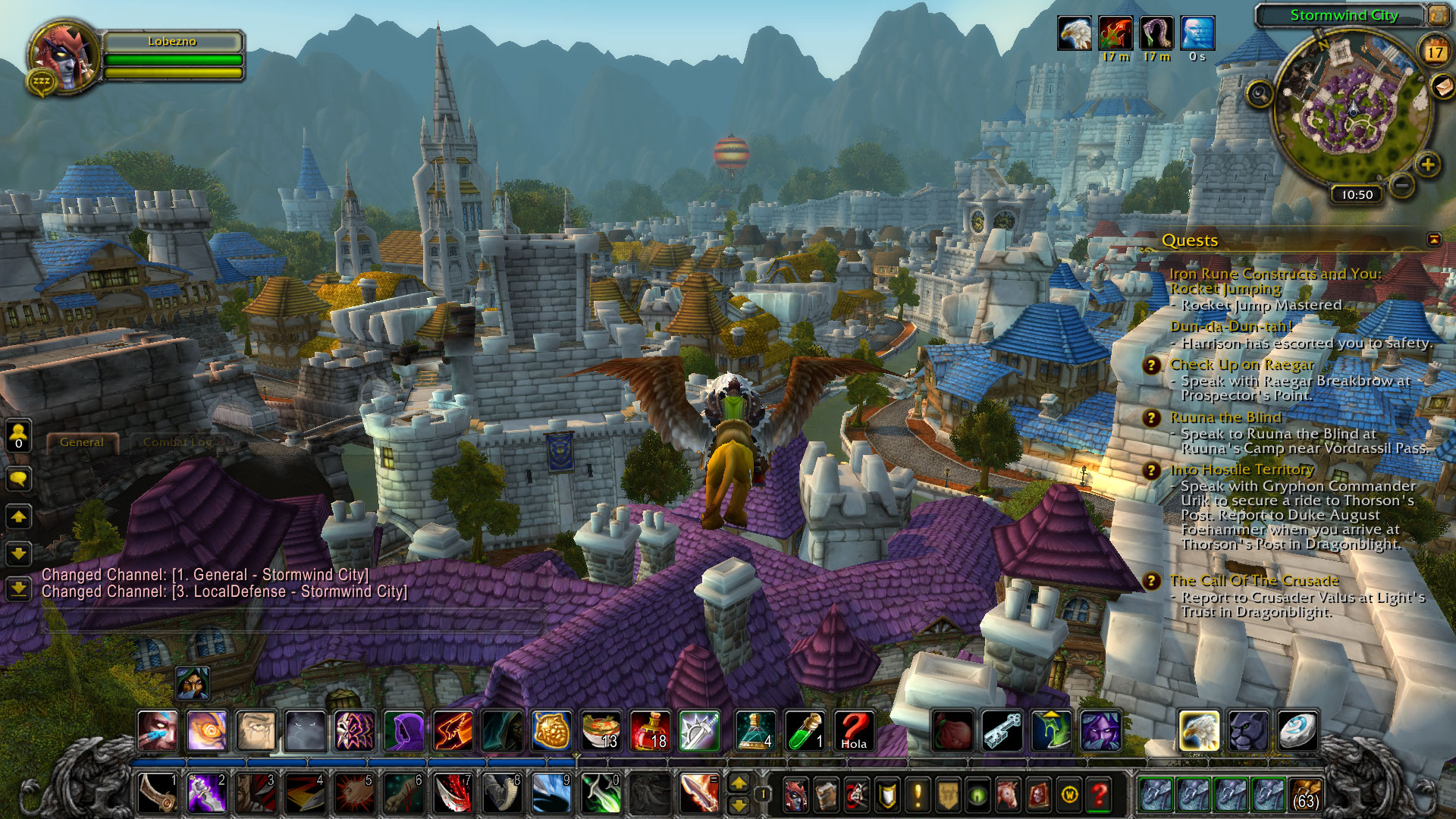Click the minimap zoom-out minus button
The image size is (1456, 819).
pyautogui.click(x=1402, y=184)
